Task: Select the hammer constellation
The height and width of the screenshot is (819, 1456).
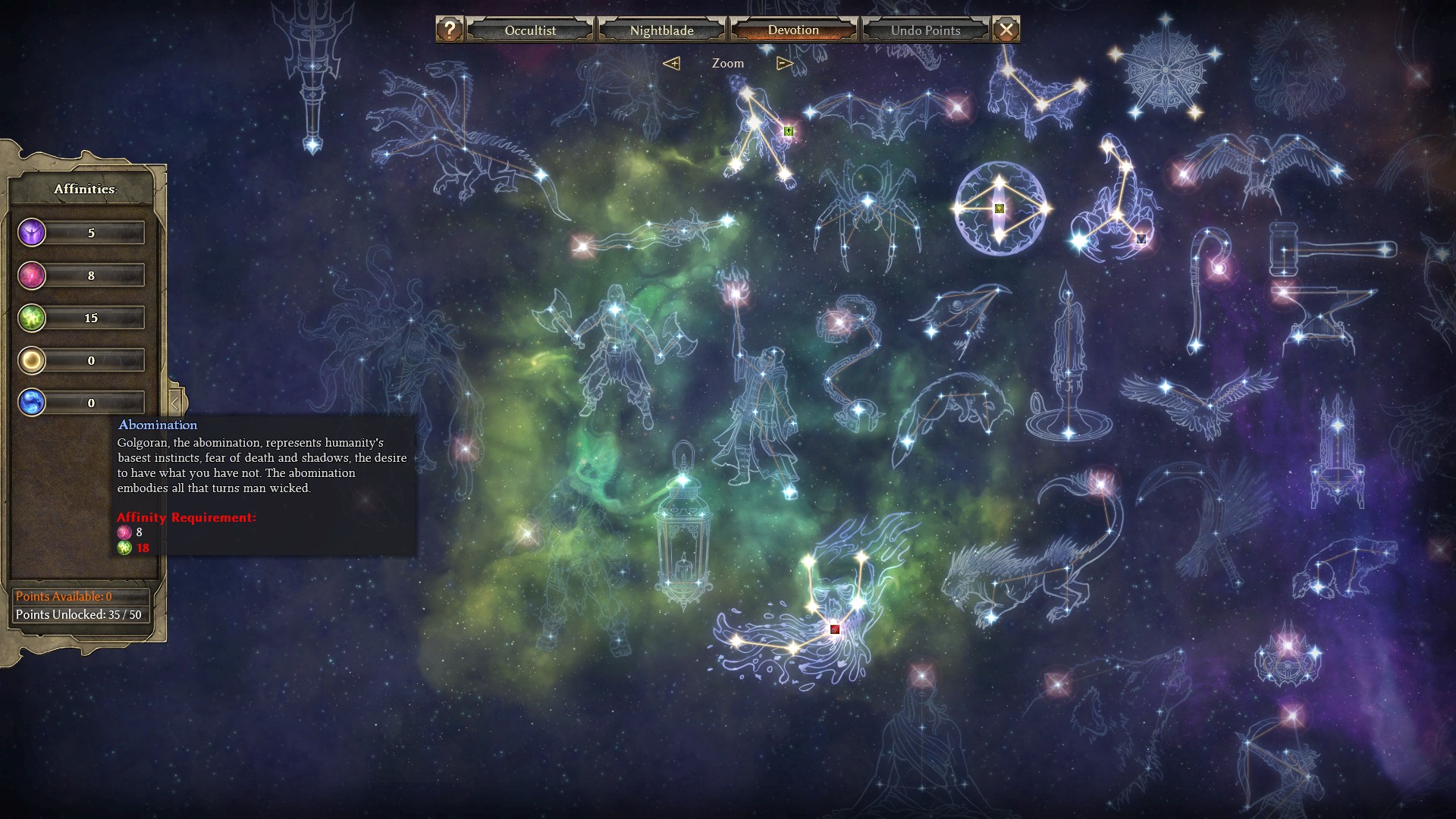Action: pyautogui.click(x=1327, y=249)
